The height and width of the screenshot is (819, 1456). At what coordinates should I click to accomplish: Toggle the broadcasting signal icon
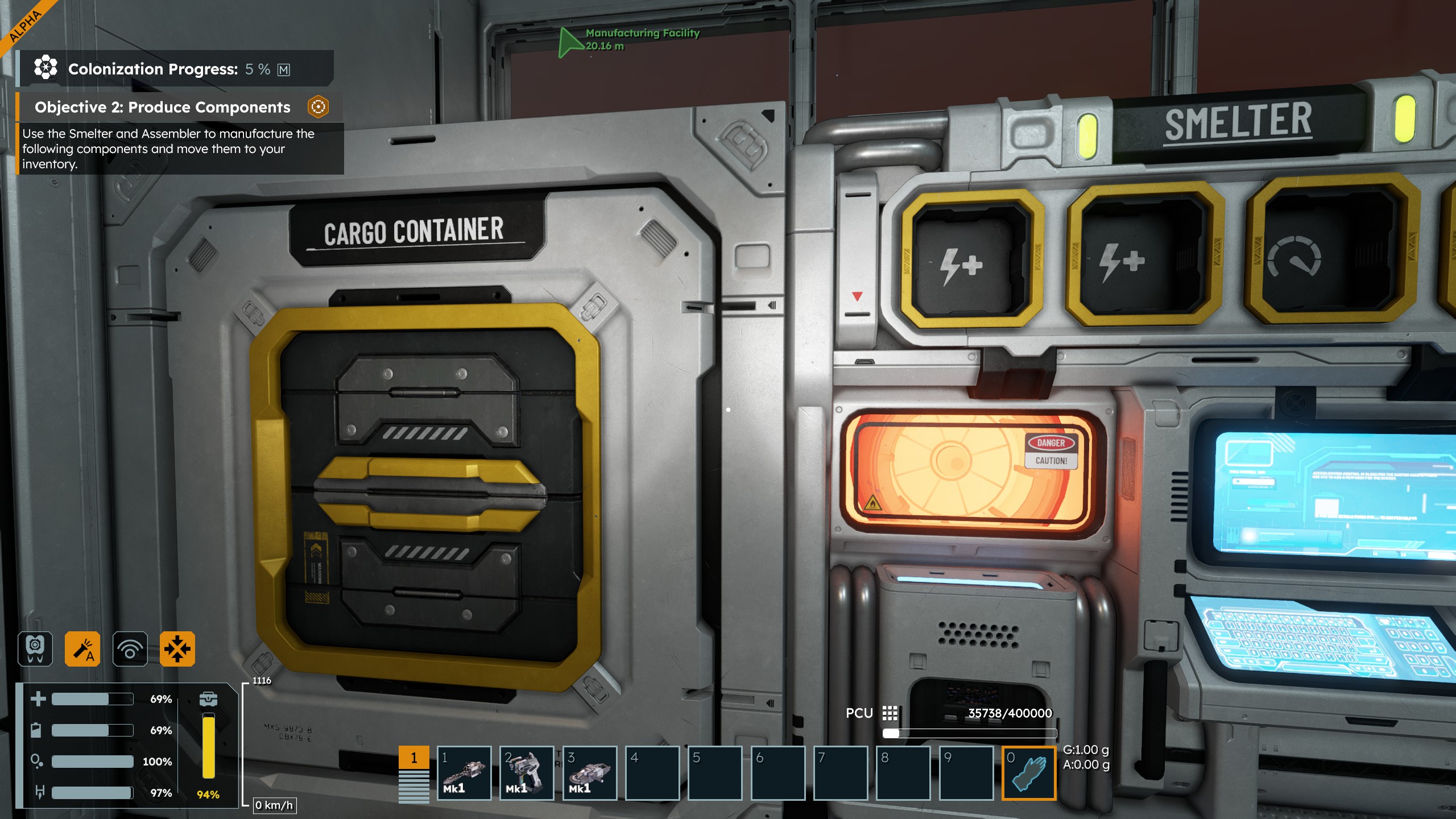coord(130,648)
